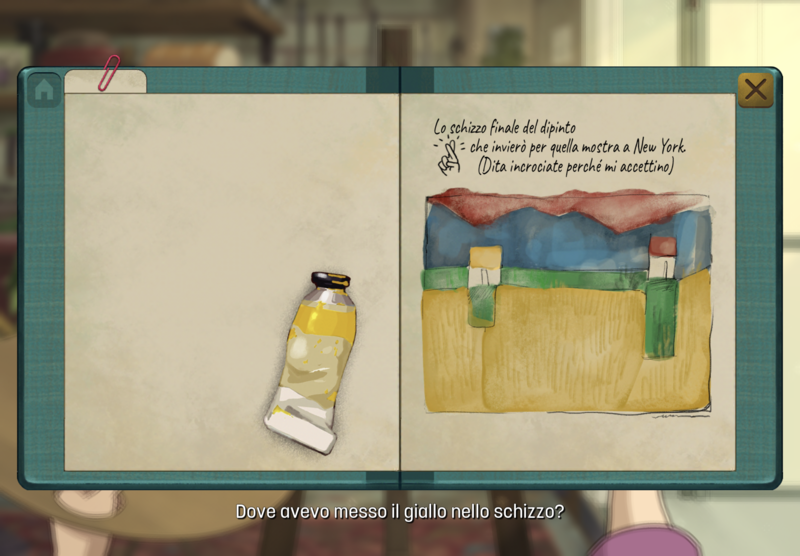Go to the notebook home page

click(43, 90)
